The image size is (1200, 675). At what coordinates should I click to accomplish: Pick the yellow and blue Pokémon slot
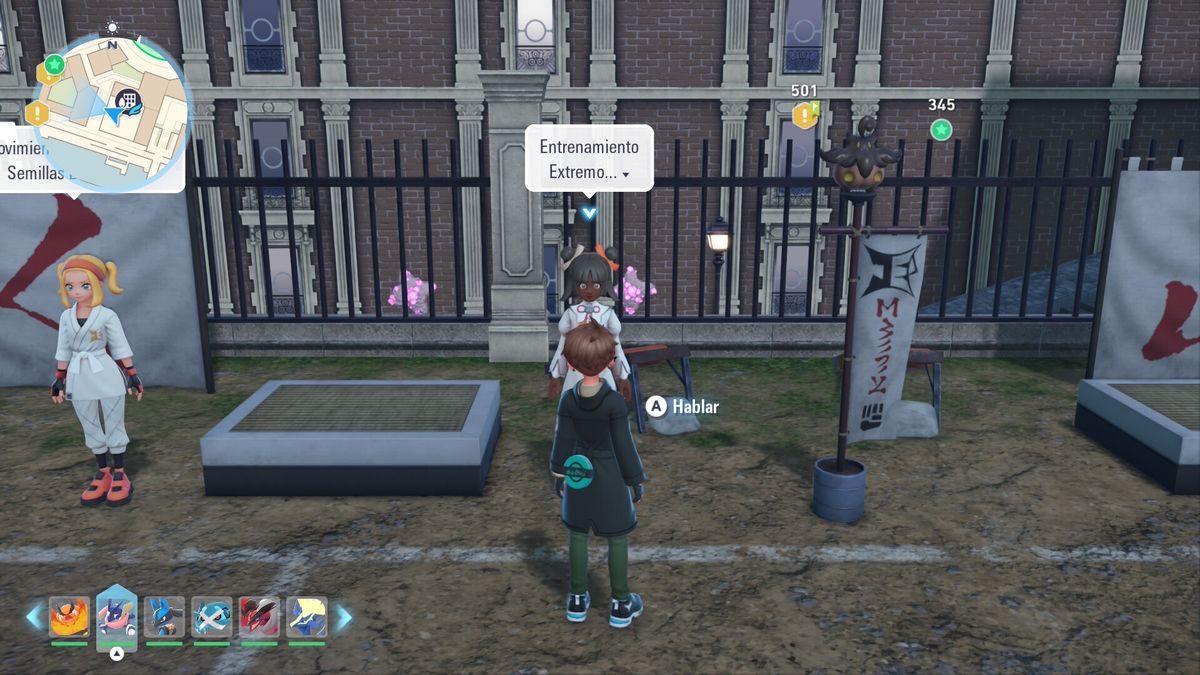point(307,617)
